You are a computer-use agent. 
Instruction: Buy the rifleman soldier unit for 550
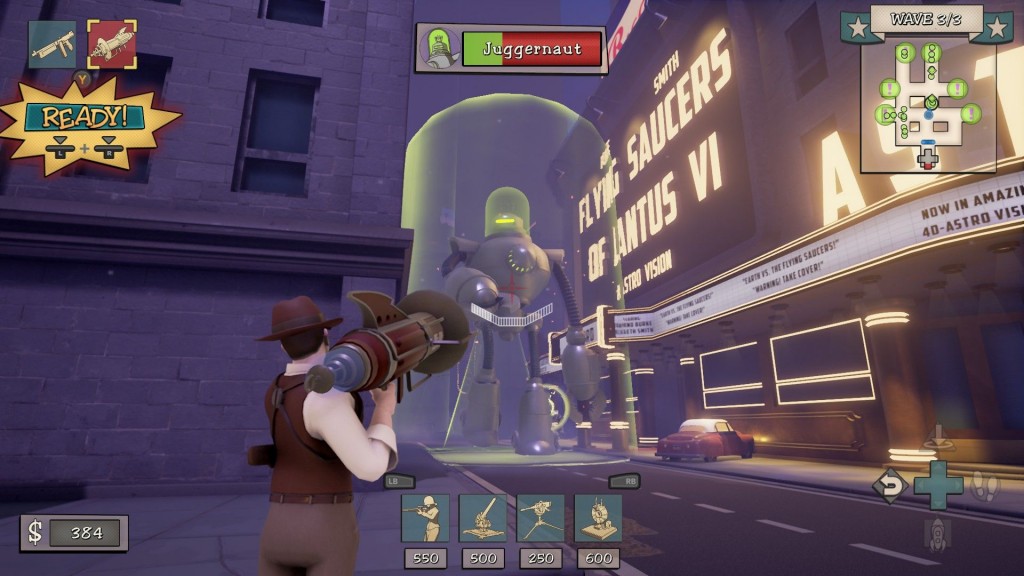[425, 518]
